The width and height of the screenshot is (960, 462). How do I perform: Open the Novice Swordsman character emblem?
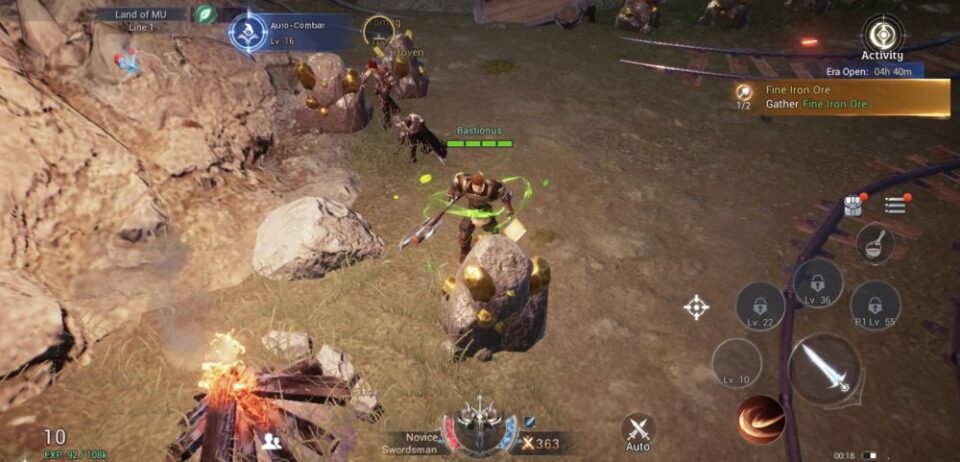click(479, 426)
